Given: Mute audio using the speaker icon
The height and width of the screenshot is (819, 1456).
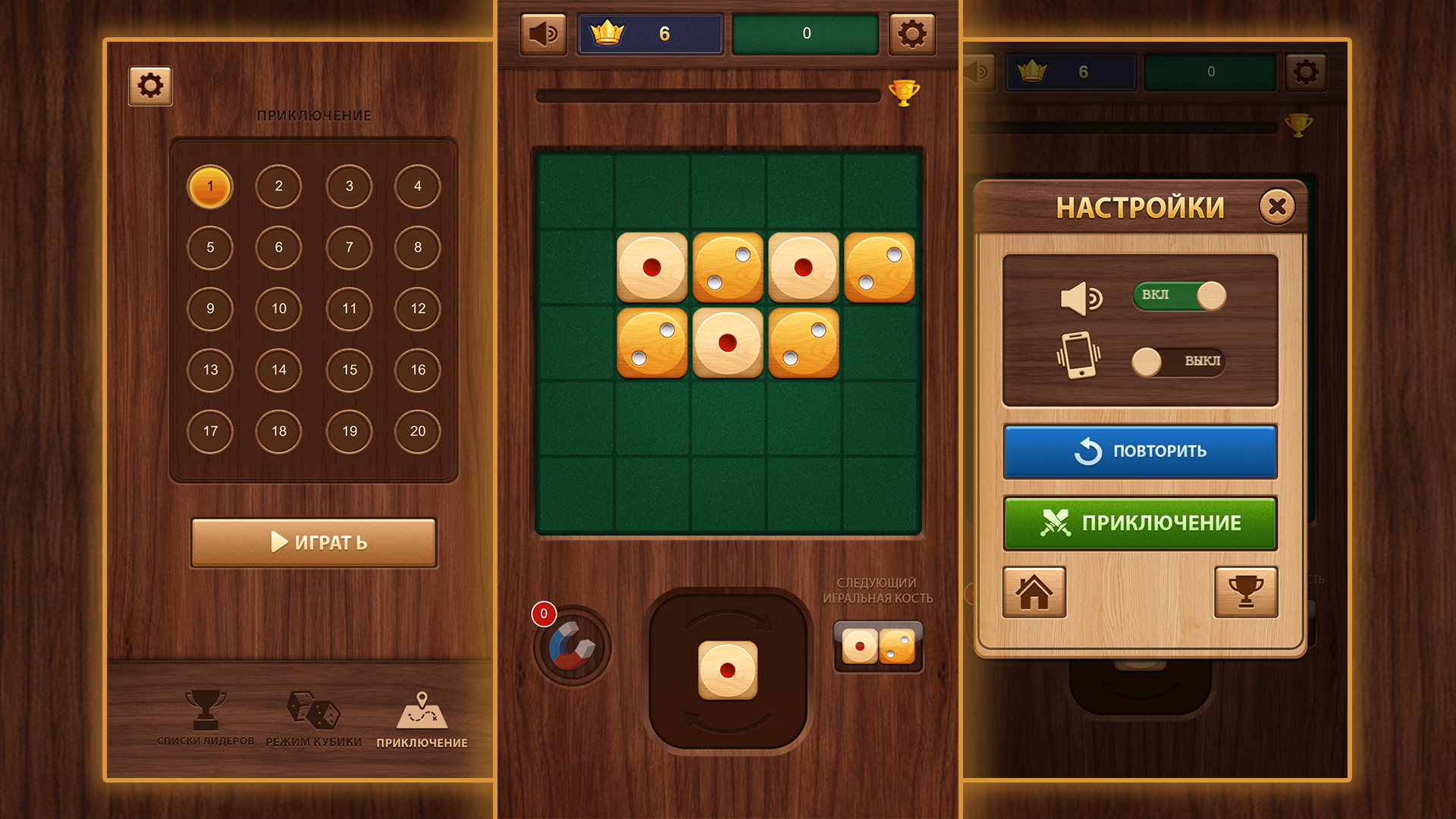Looking at the screenshot, I should (x=542, y=33).
